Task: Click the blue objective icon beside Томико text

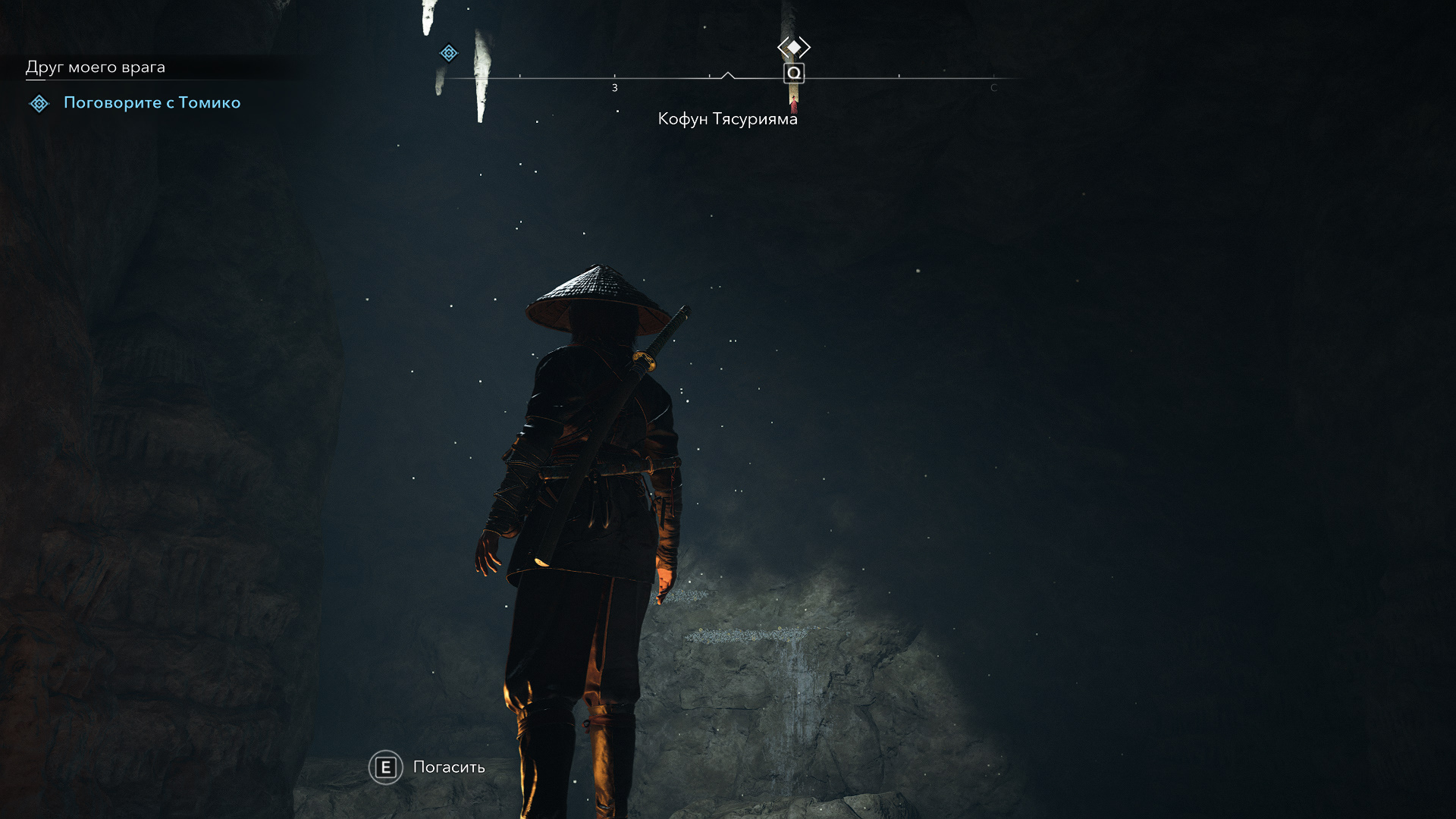Action: [x=39, y=103]
